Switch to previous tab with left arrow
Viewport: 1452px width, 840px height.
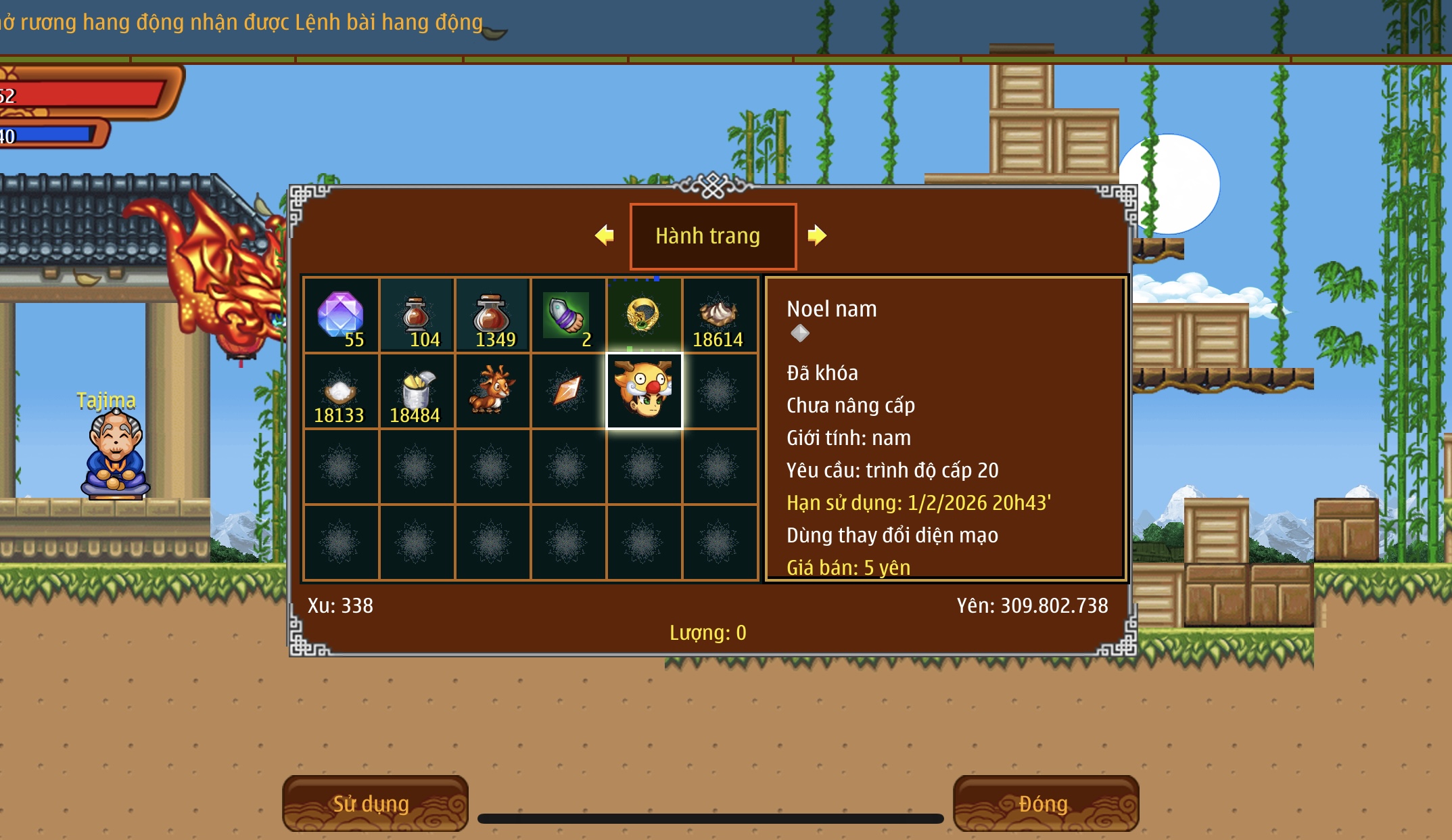605,235
